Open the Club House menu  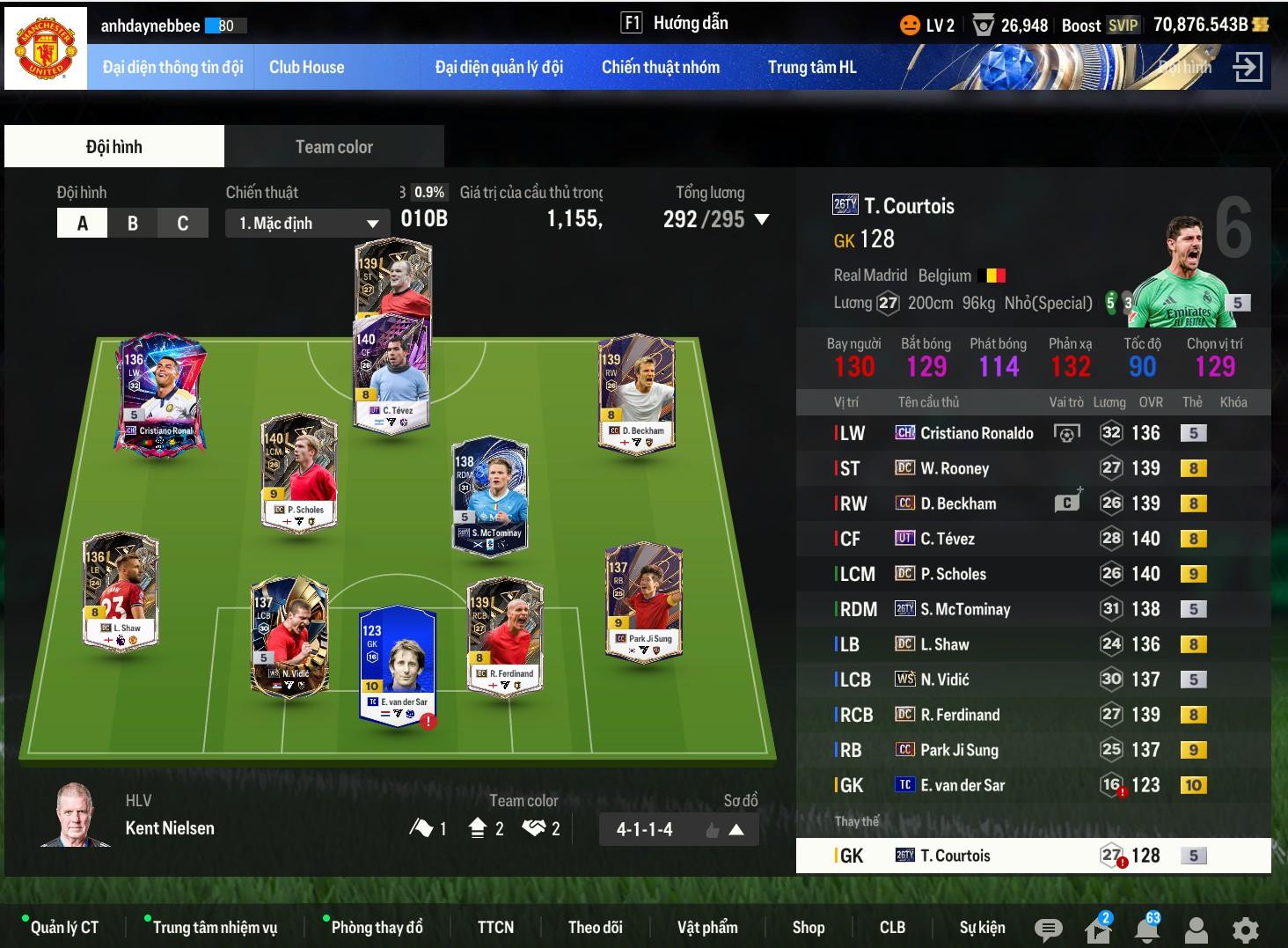coord(306,67)
